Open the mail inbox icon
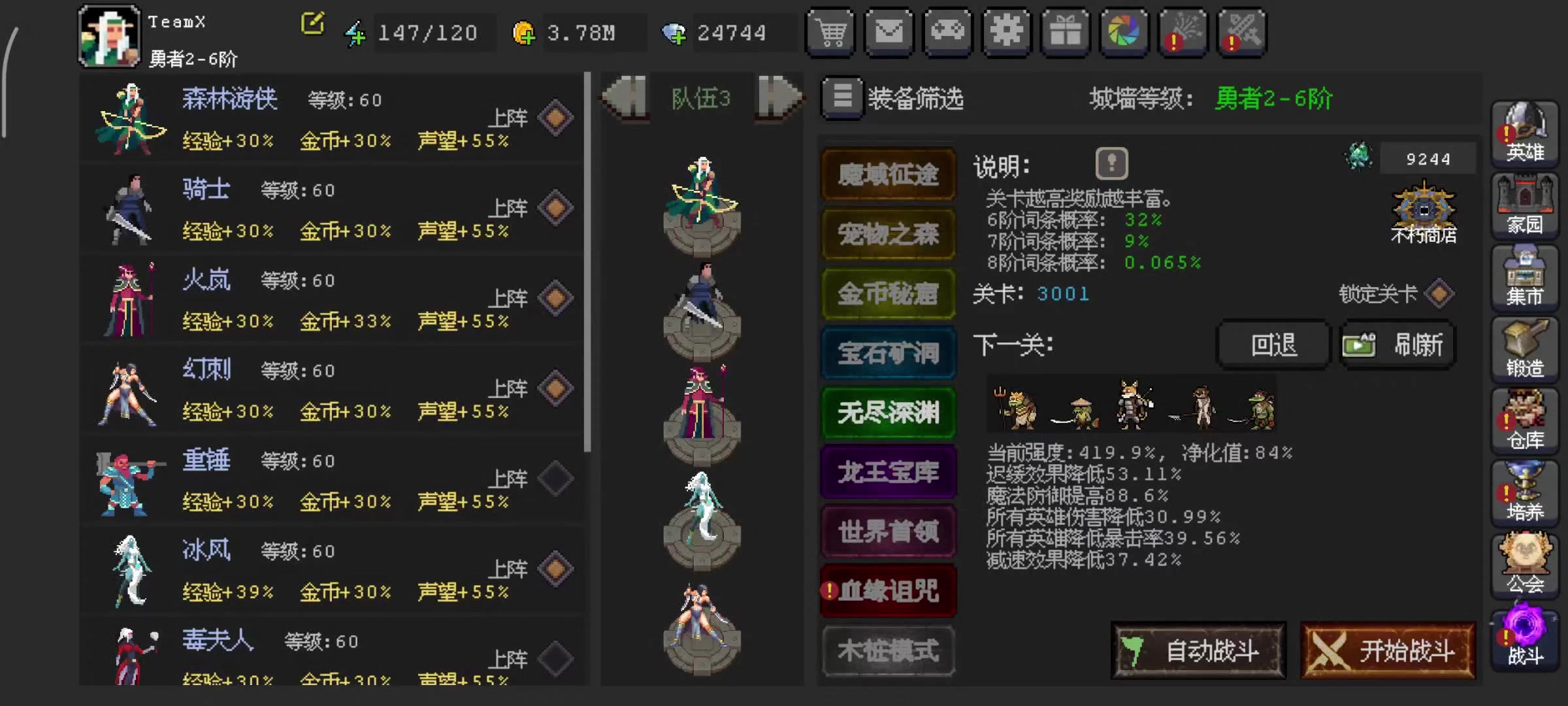The width and height of the screenshot is (1568, 706). (x=889, y=32)
